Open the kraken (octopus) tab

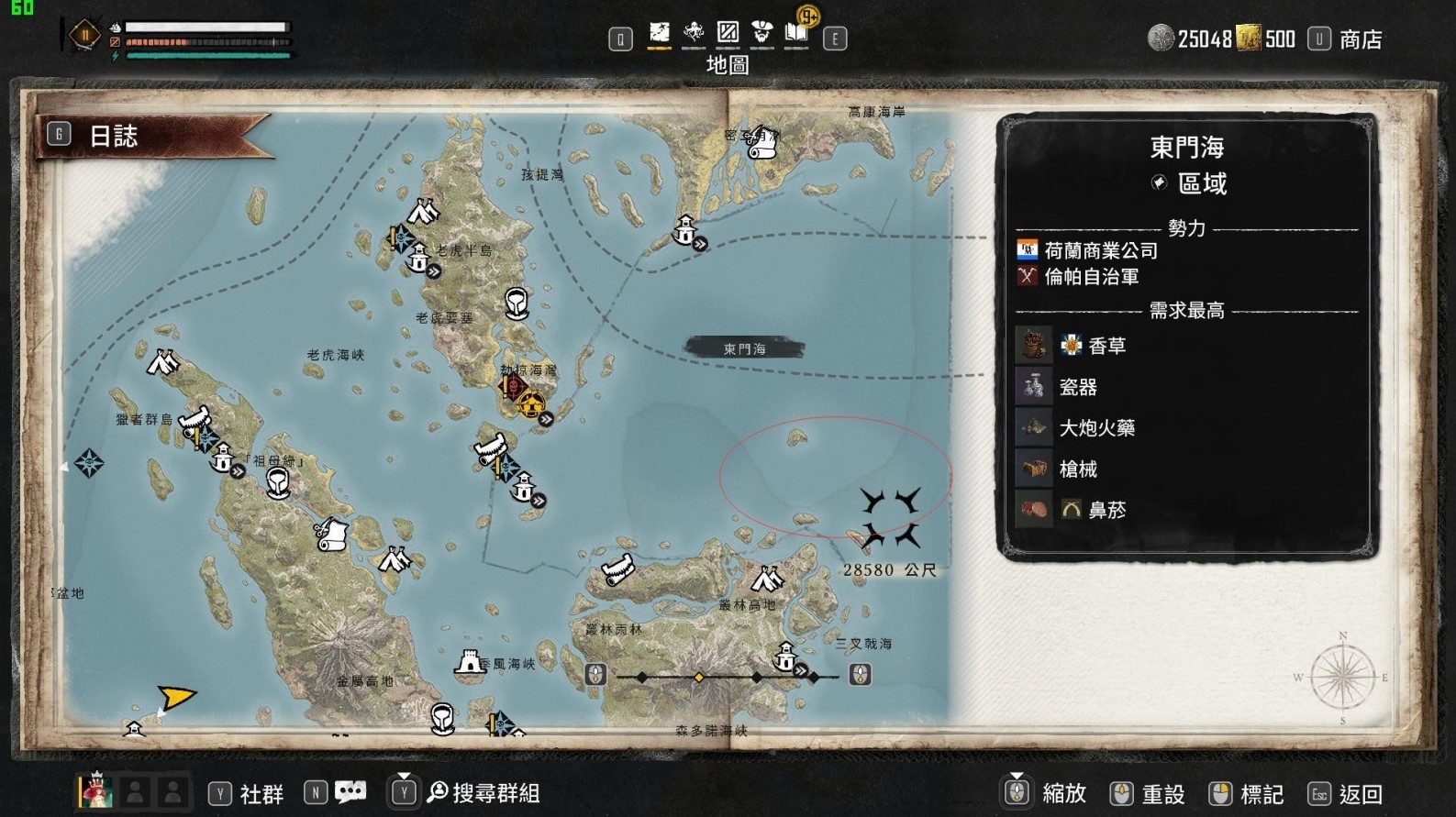tap(694, 34)
